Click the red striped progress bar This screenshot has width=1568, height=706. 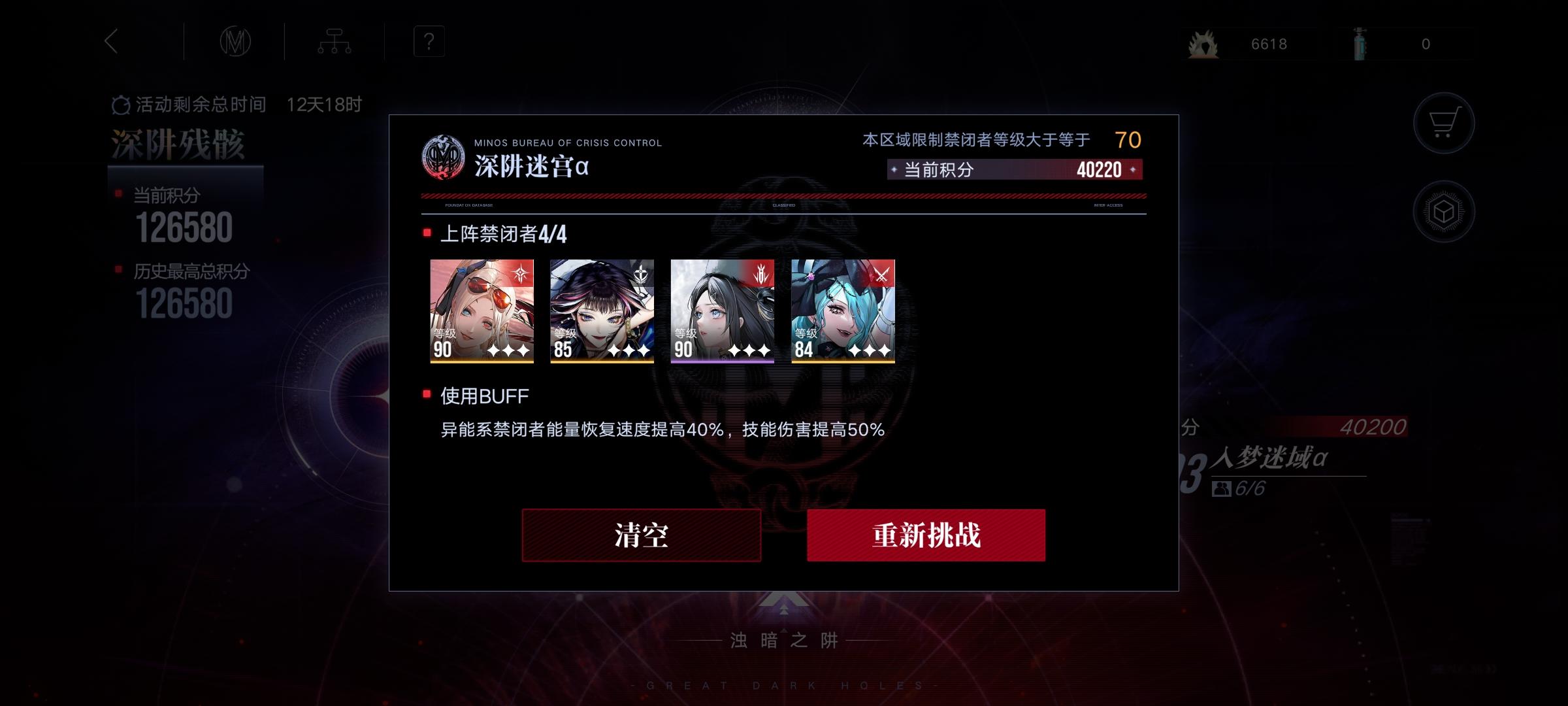tap(784, 196)
